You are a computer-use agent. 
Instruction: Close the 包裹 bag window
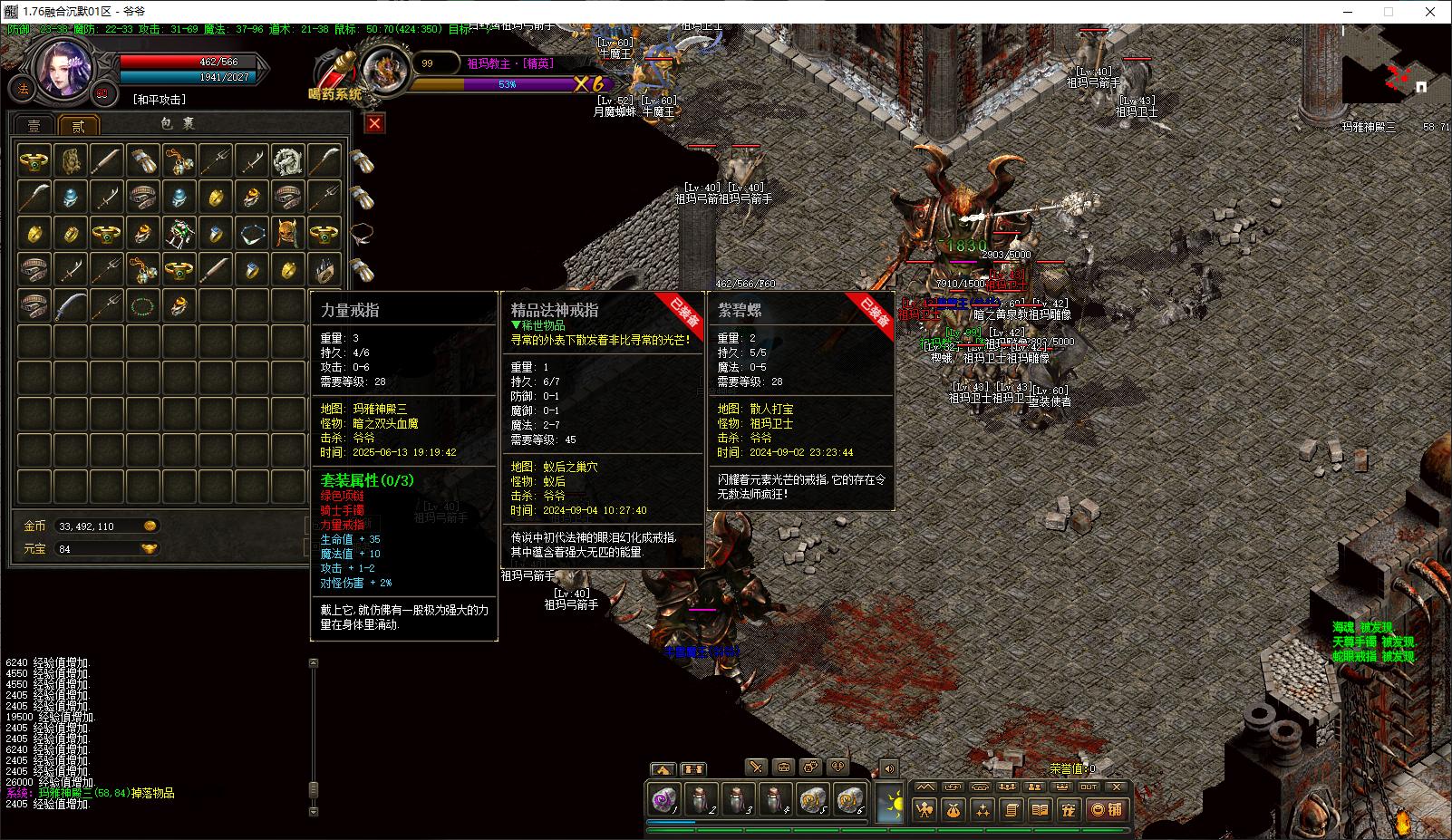(x=374, y=123)
